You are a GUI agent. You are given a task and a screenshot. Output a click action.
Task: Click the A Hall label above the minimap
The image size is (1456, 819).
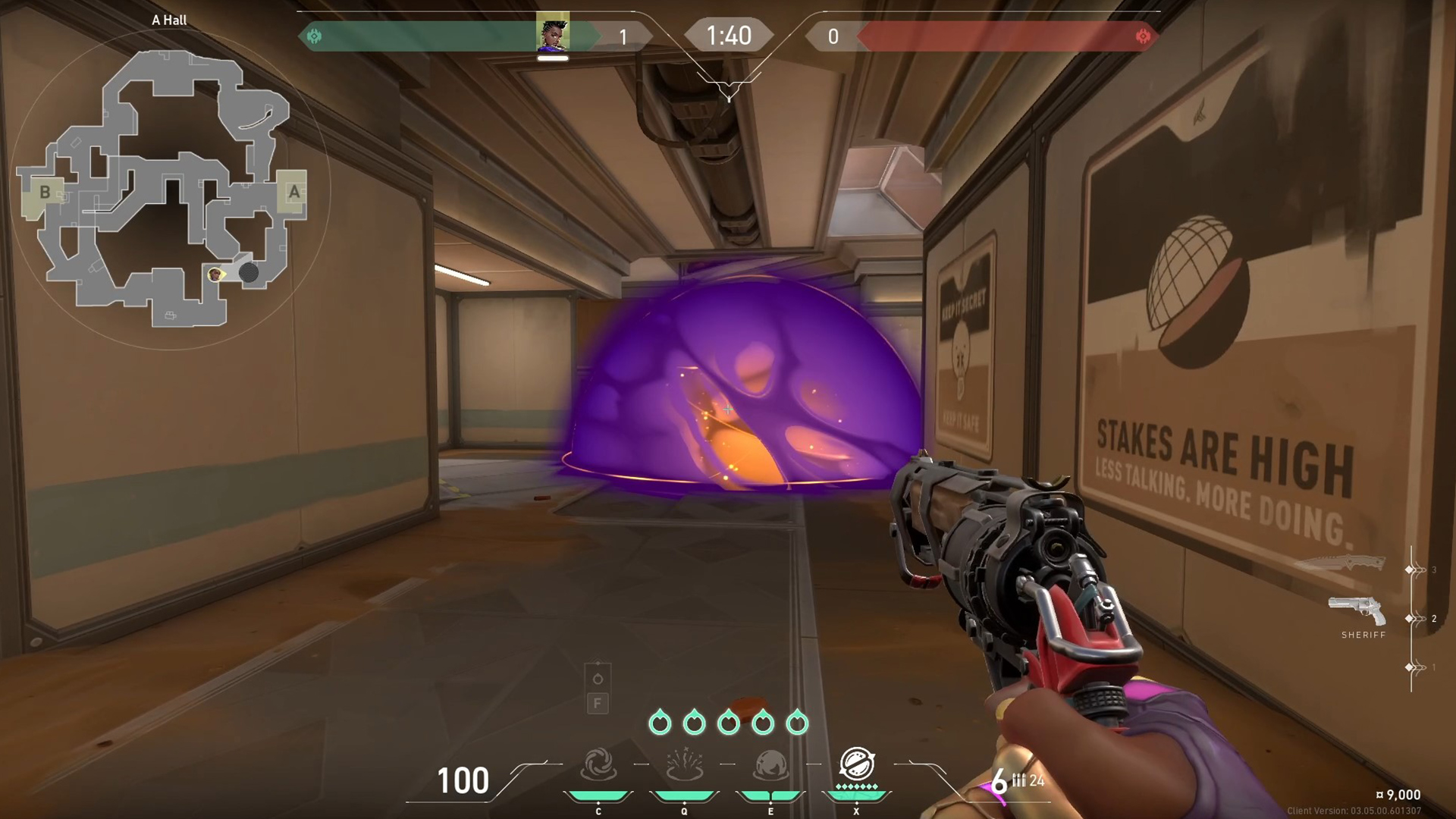click(168, 20)
